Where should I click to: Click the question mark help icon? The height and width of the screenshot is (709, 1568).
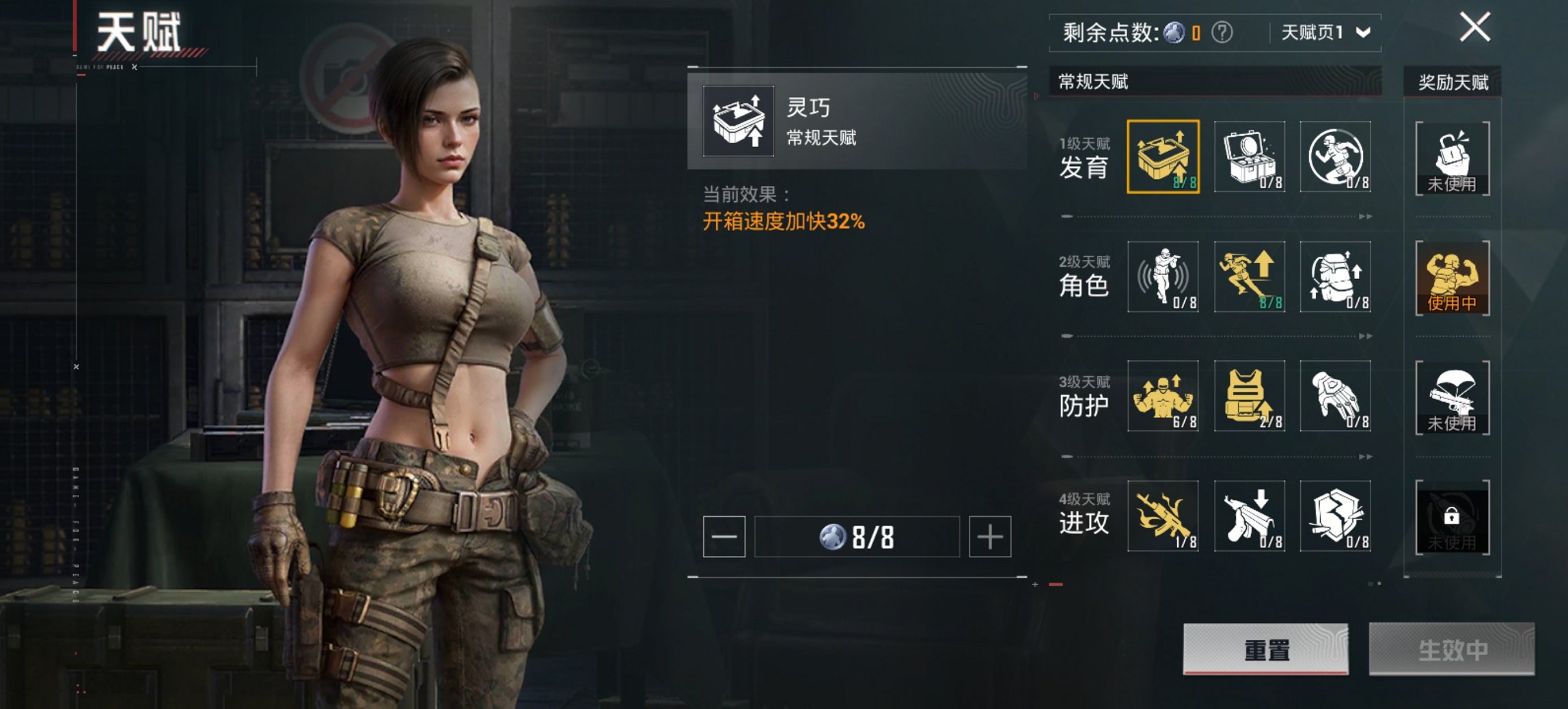1222,32
